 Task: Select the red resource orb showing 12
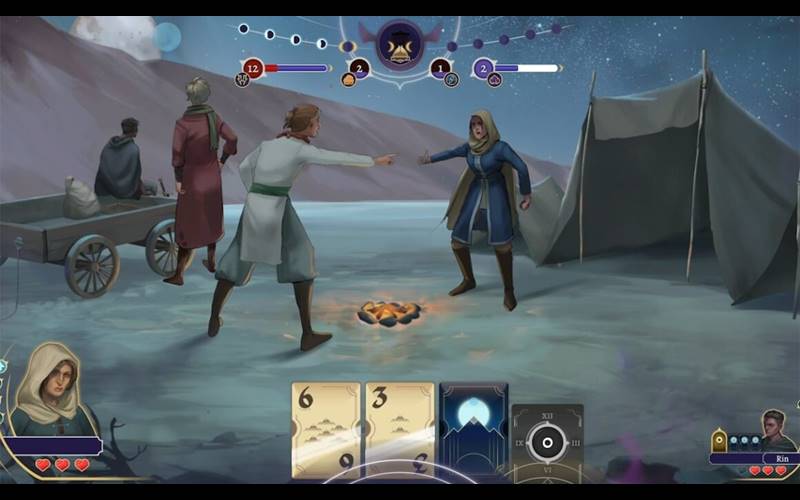click(253, 69)
